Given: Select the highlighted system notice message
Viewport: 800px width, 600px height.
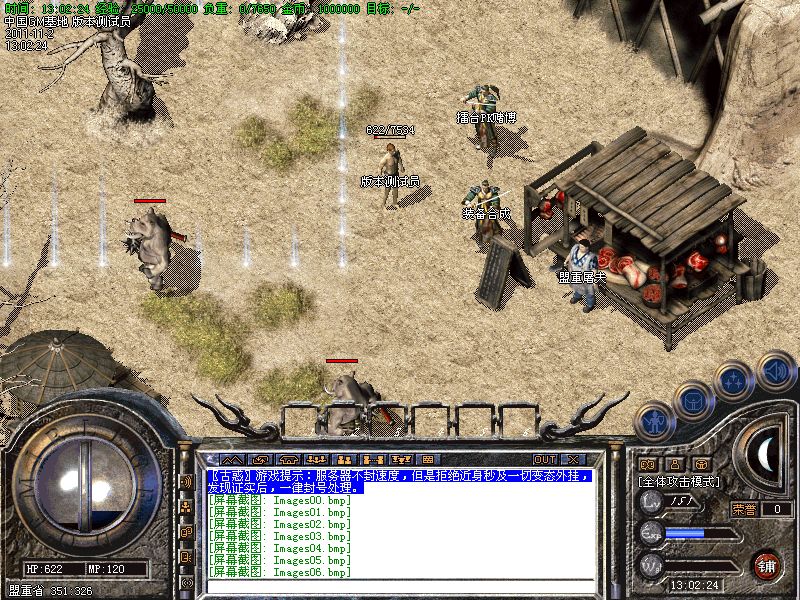Looking at the screenshot, I should pyautogui.click(x=400, y=482).
